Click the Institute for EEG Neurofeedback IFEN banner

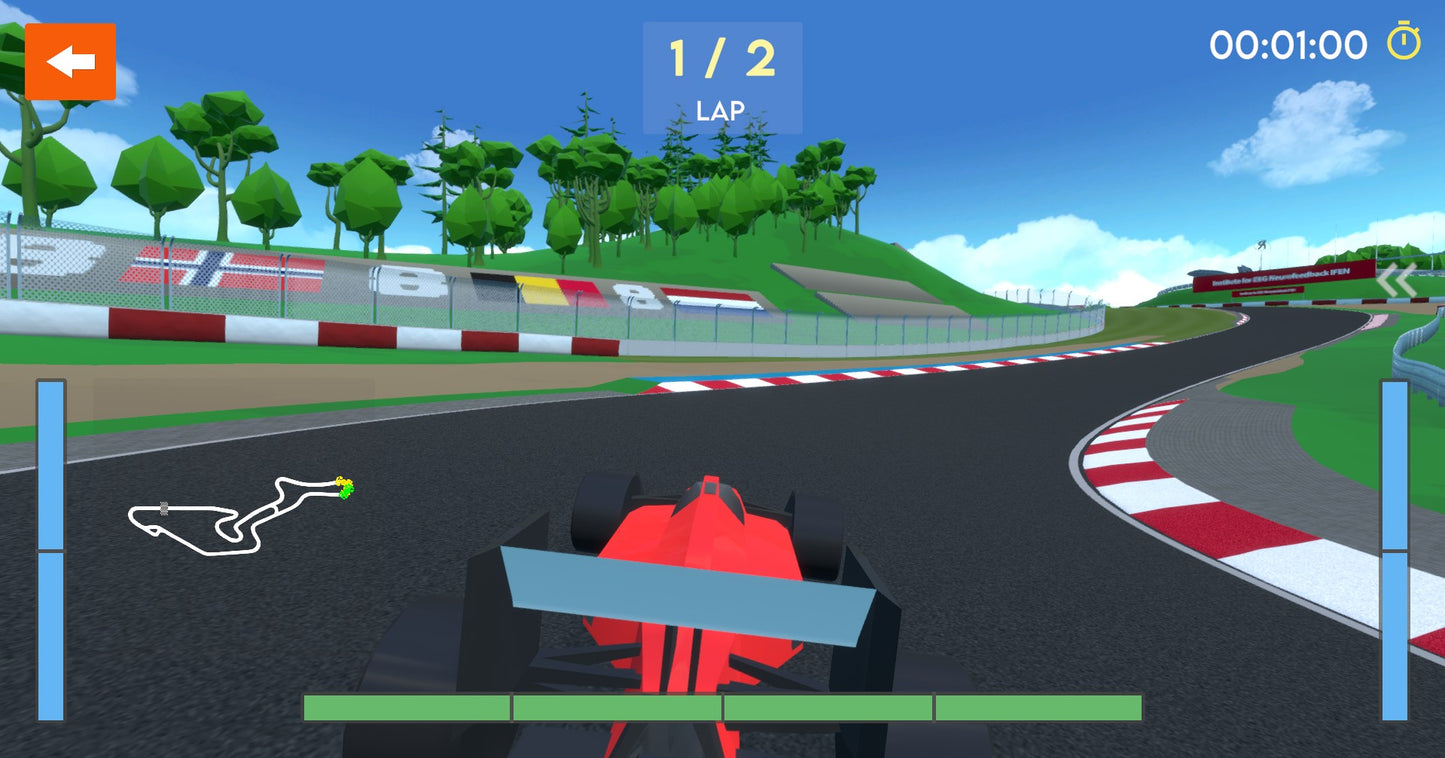click(x=1281, y=277)
